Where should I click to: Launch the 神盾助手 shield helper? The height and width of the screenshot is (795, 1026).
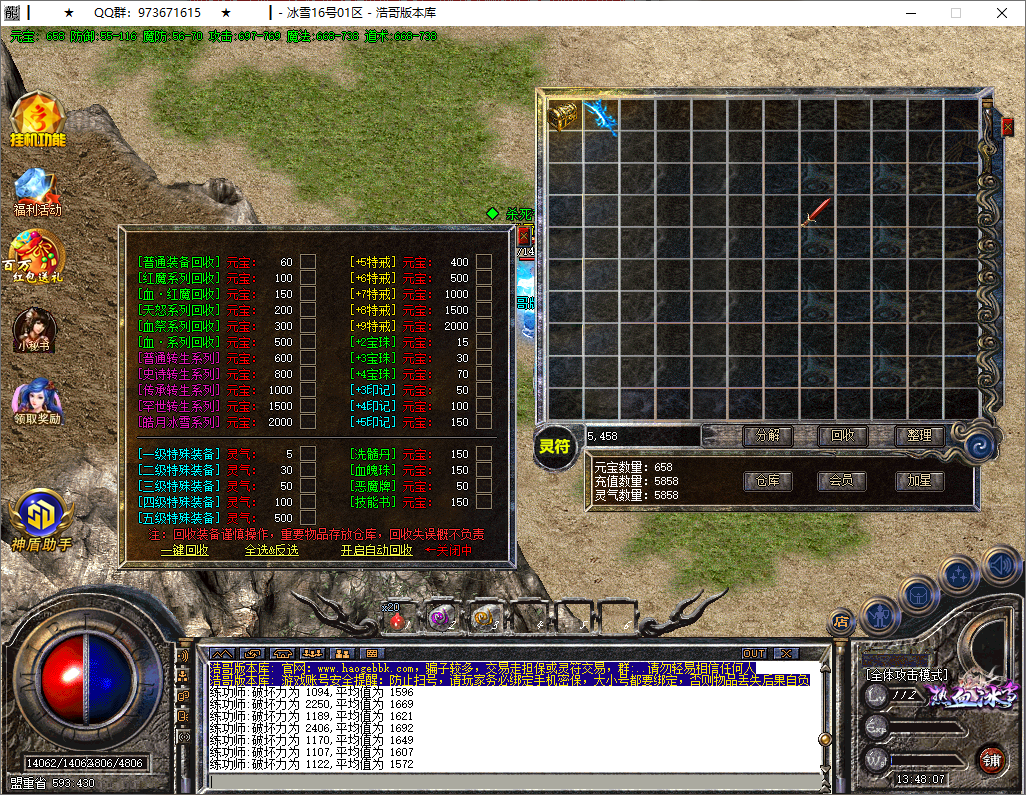[40, 520]
